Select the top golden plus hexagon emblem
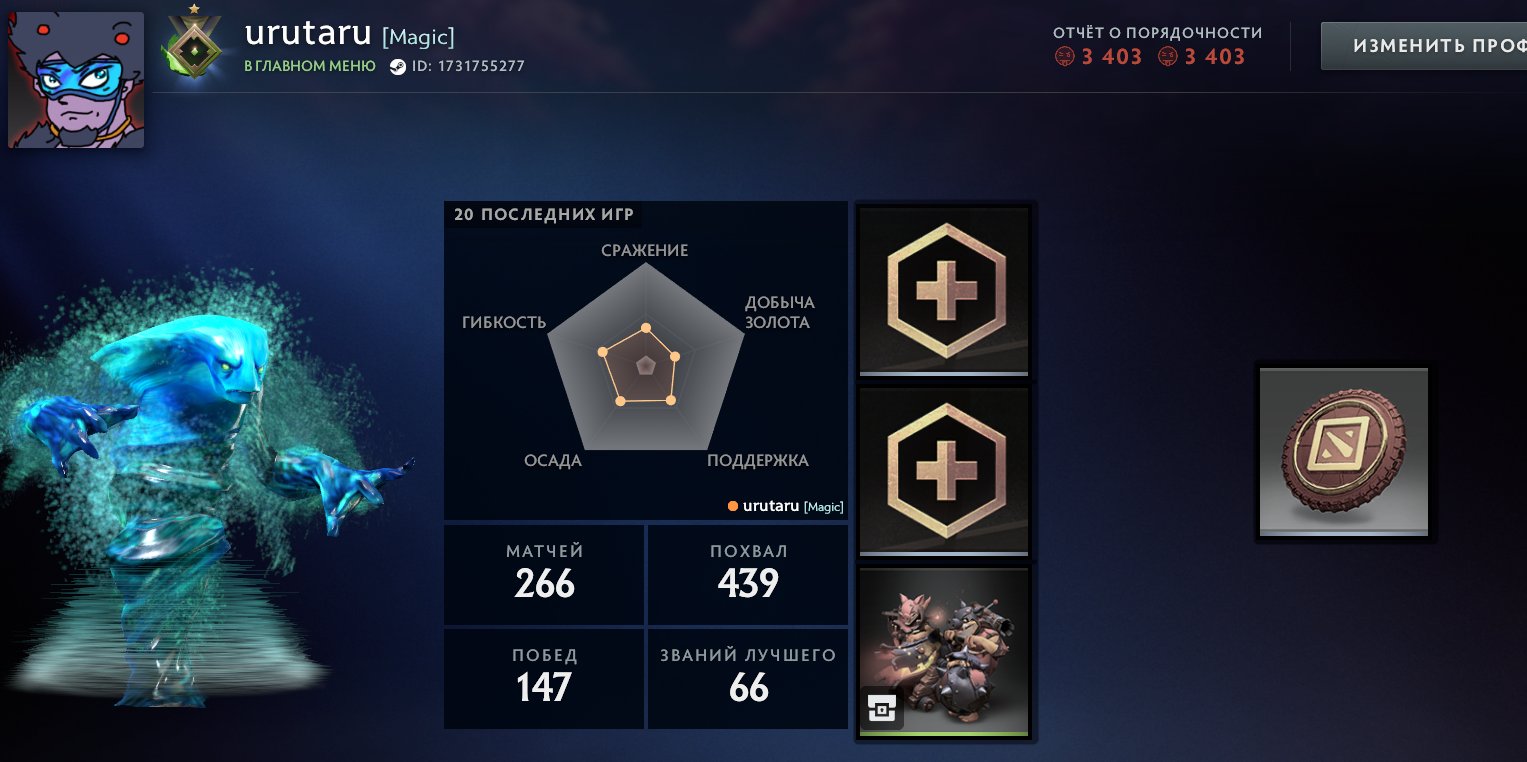This screenshot has height=762, width=1527. (943, 290)
